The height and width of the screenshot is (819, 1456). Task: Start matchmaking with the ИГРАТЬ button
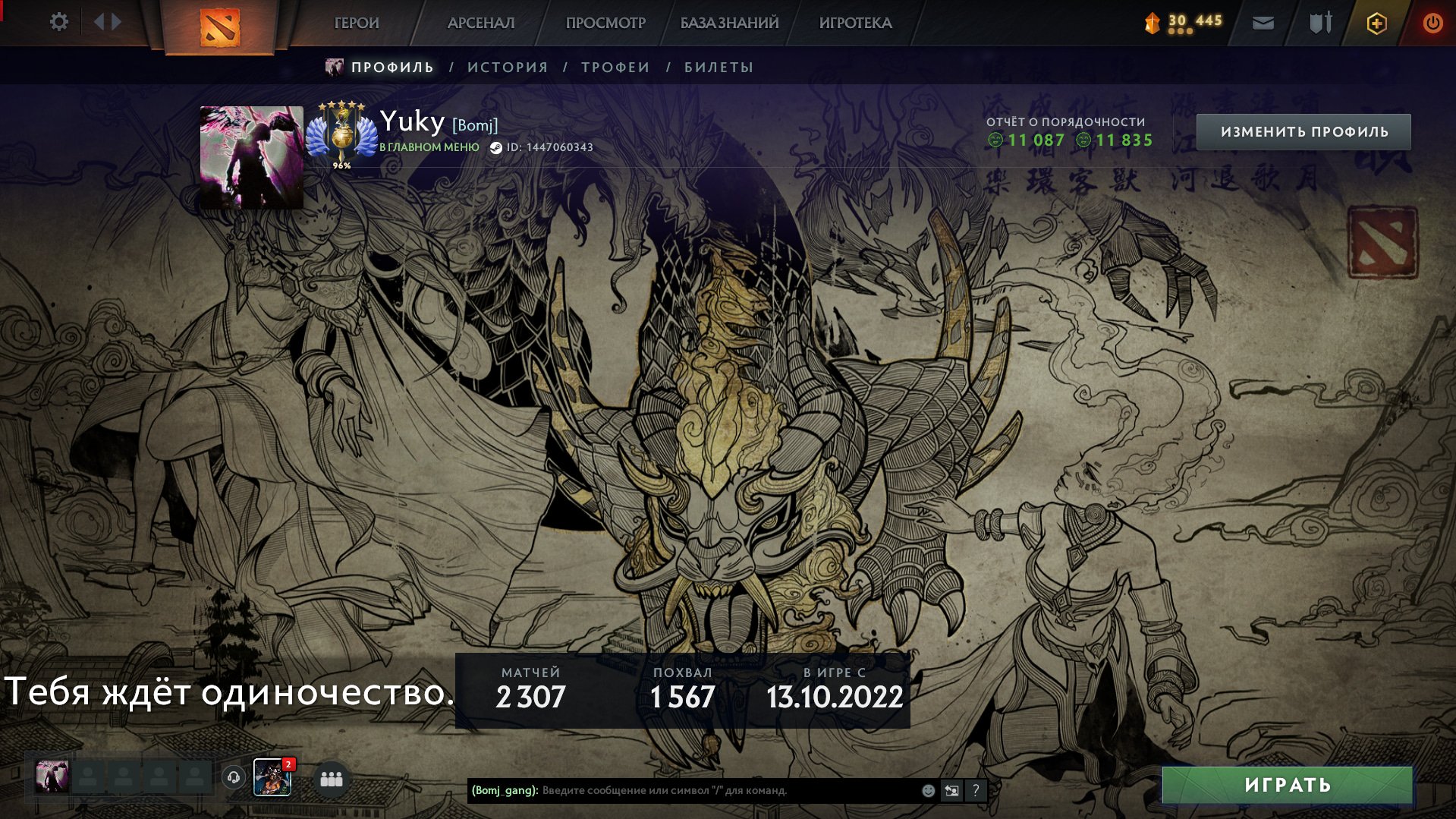[x=1287, y=785]
